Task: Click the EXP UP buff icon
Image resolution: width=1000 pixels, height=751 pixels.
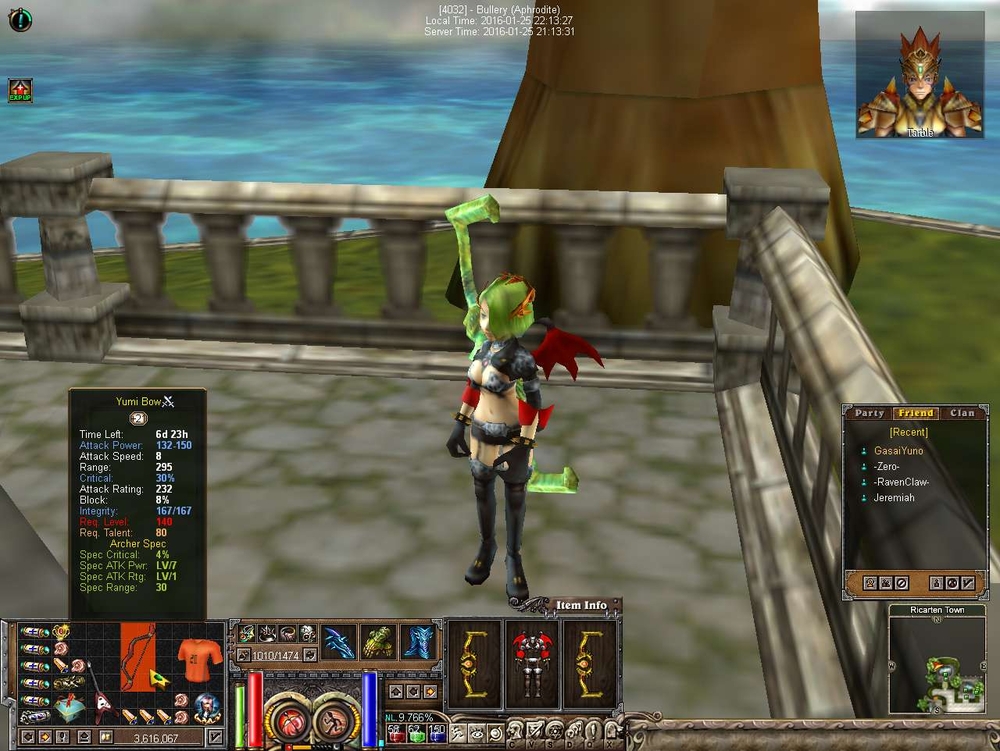Action: coord(20,91)
